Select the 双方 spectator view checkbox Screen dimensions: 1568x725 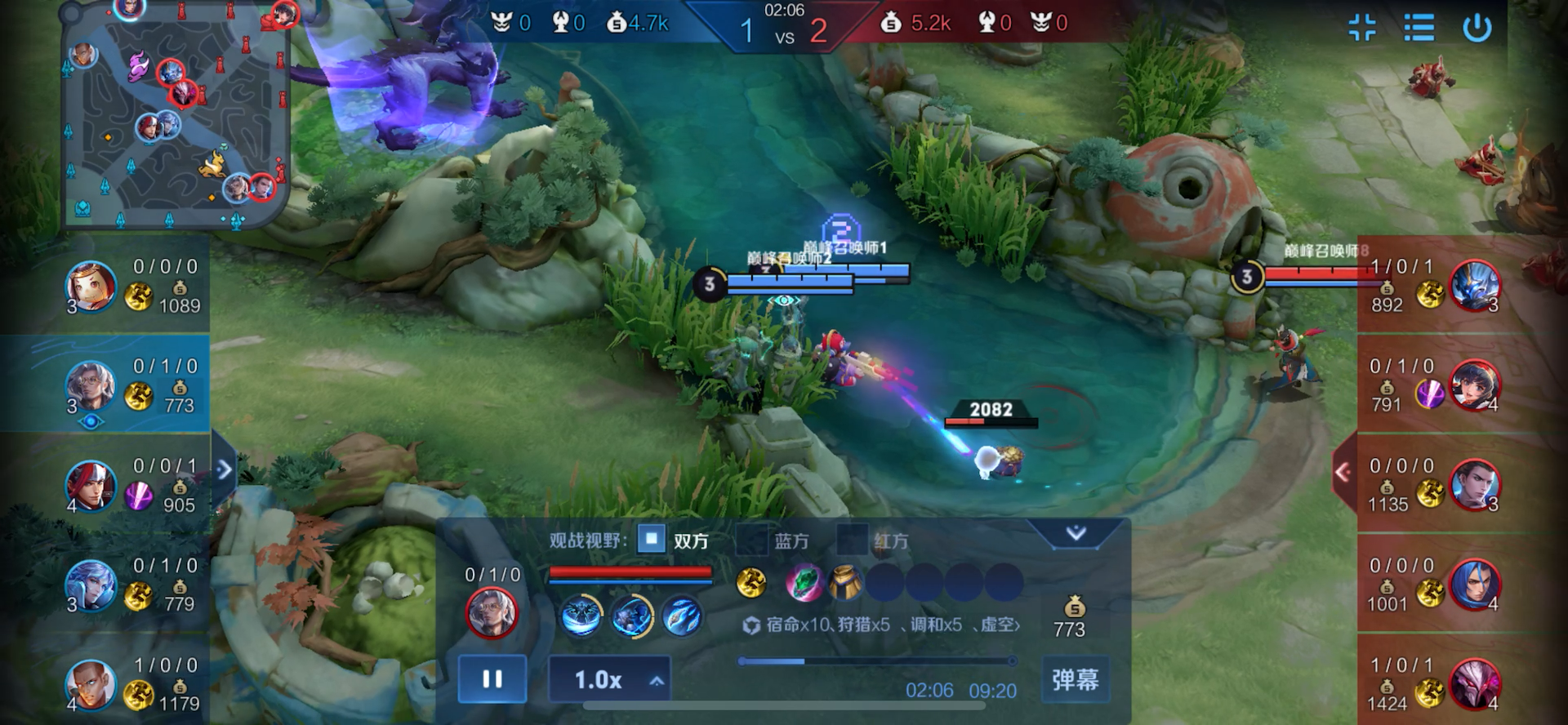tap(651, 540)
